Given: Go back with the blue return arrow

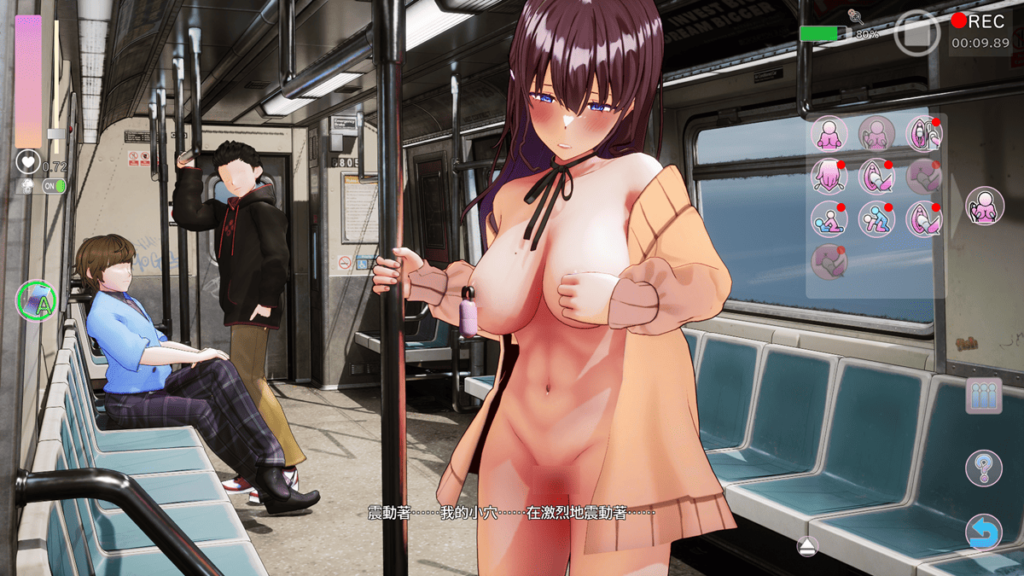Looking at the screenshot, I should click(983, 532).
